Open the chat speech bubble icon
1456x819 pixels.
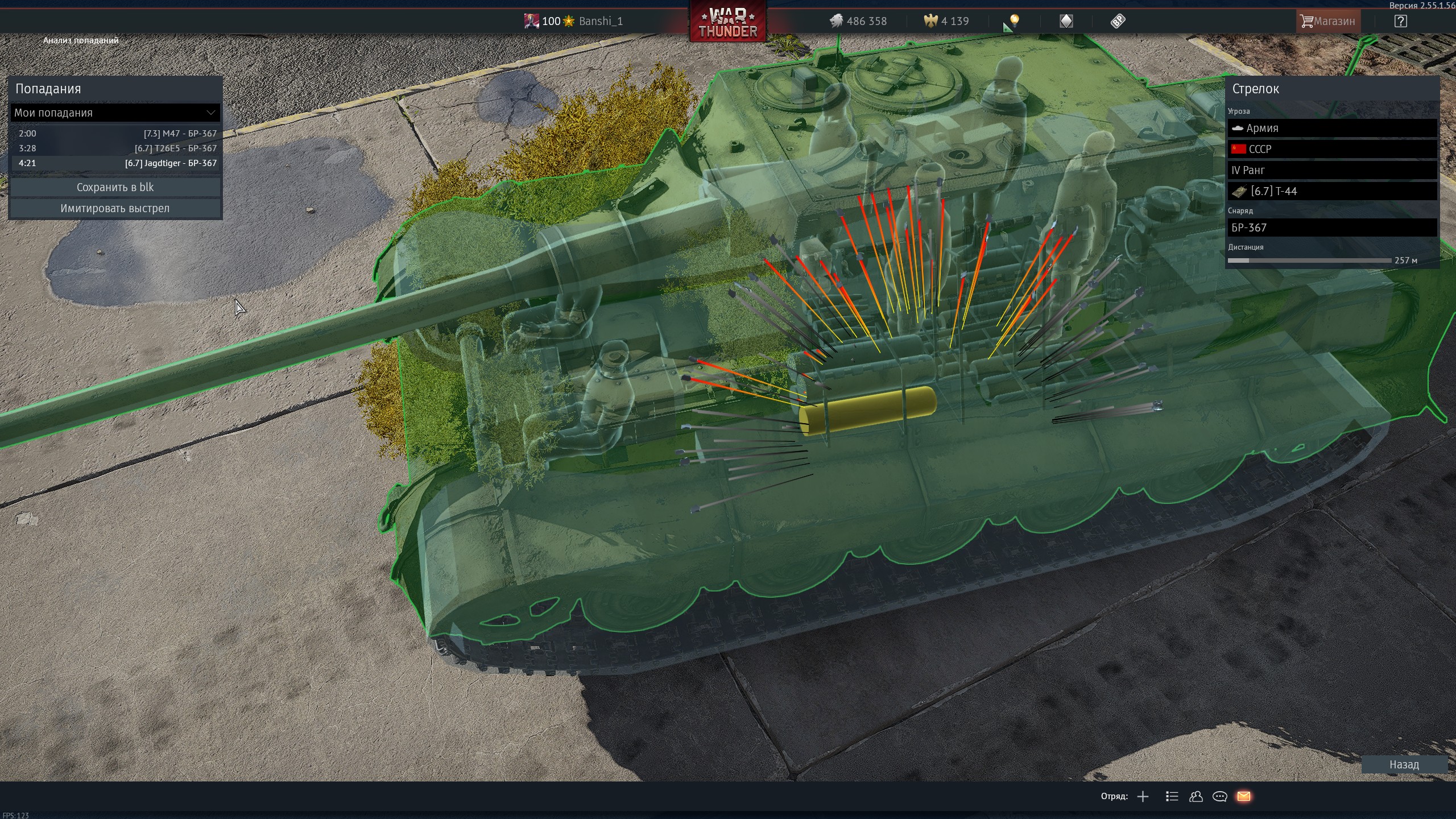coord(1219,796)
